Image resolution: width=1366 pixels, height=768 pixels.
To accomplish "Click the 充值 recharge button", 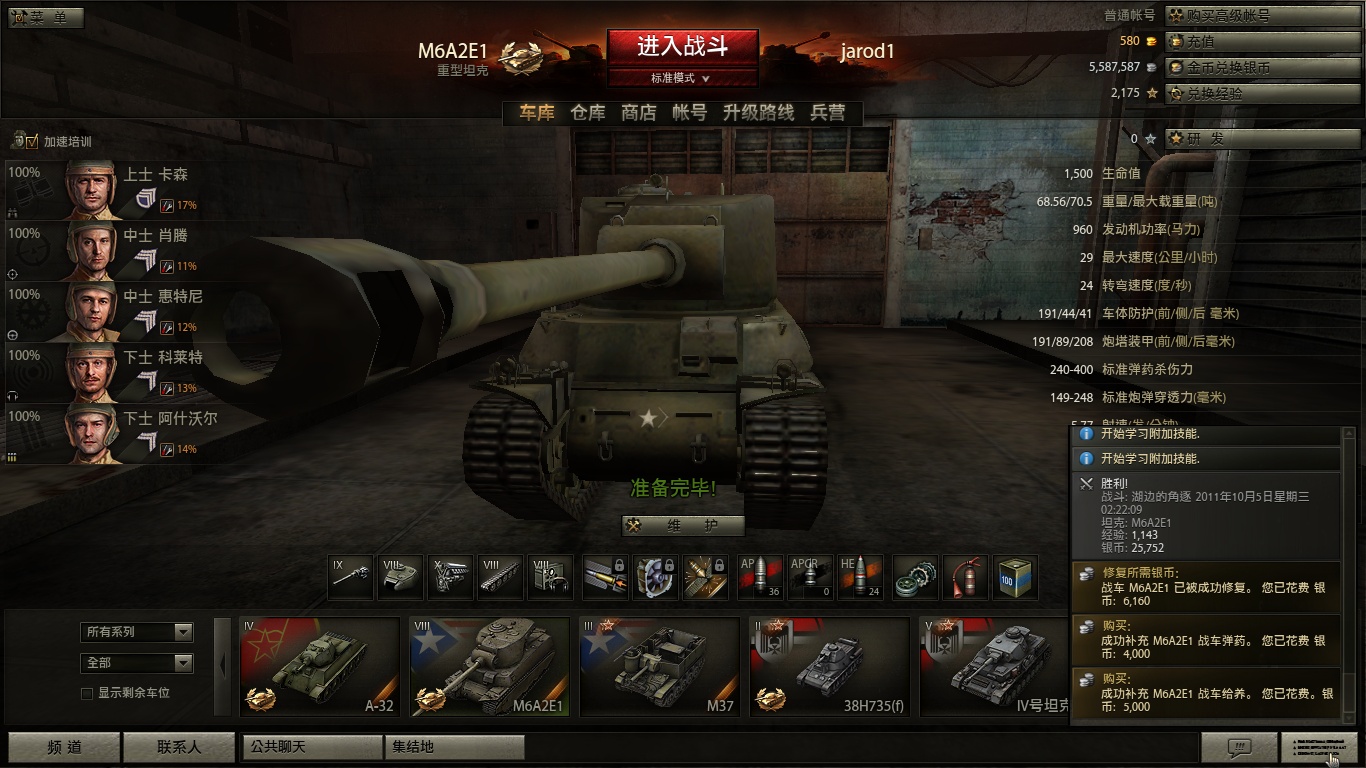I will click(1263, 42).
